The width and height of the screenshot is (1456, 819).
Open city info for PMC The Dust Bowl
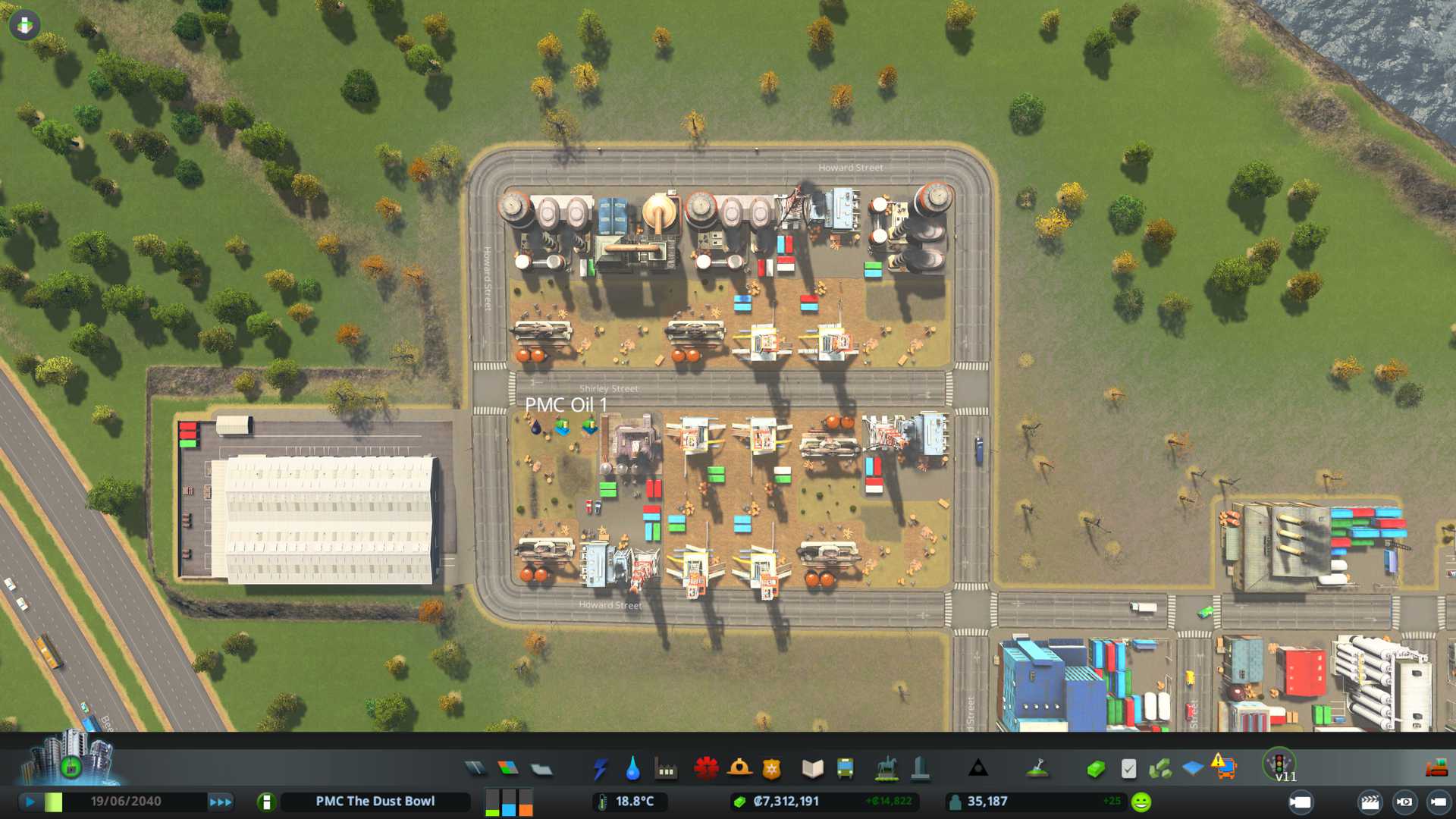coord(375,802)
